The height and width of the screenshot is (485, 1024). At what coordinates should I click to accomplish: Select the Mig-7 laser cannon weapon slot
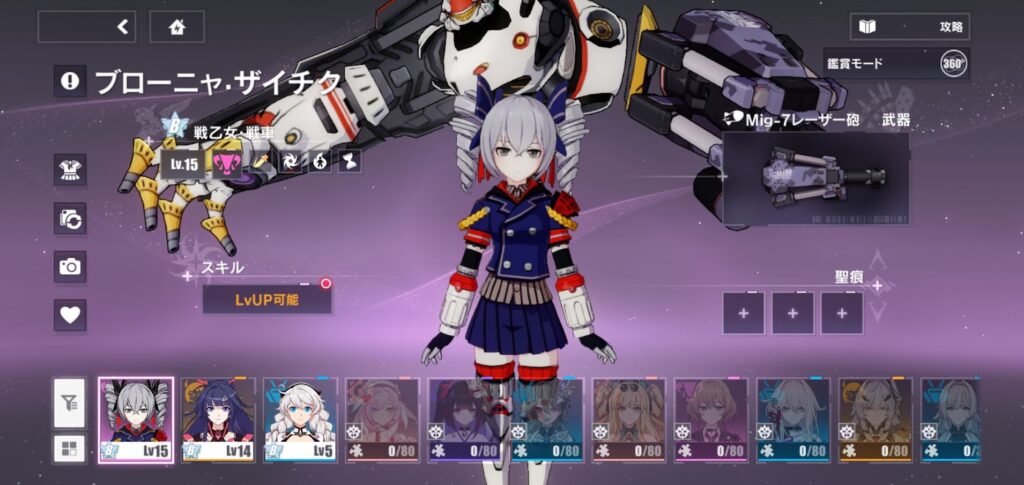[x=815, y=178]
